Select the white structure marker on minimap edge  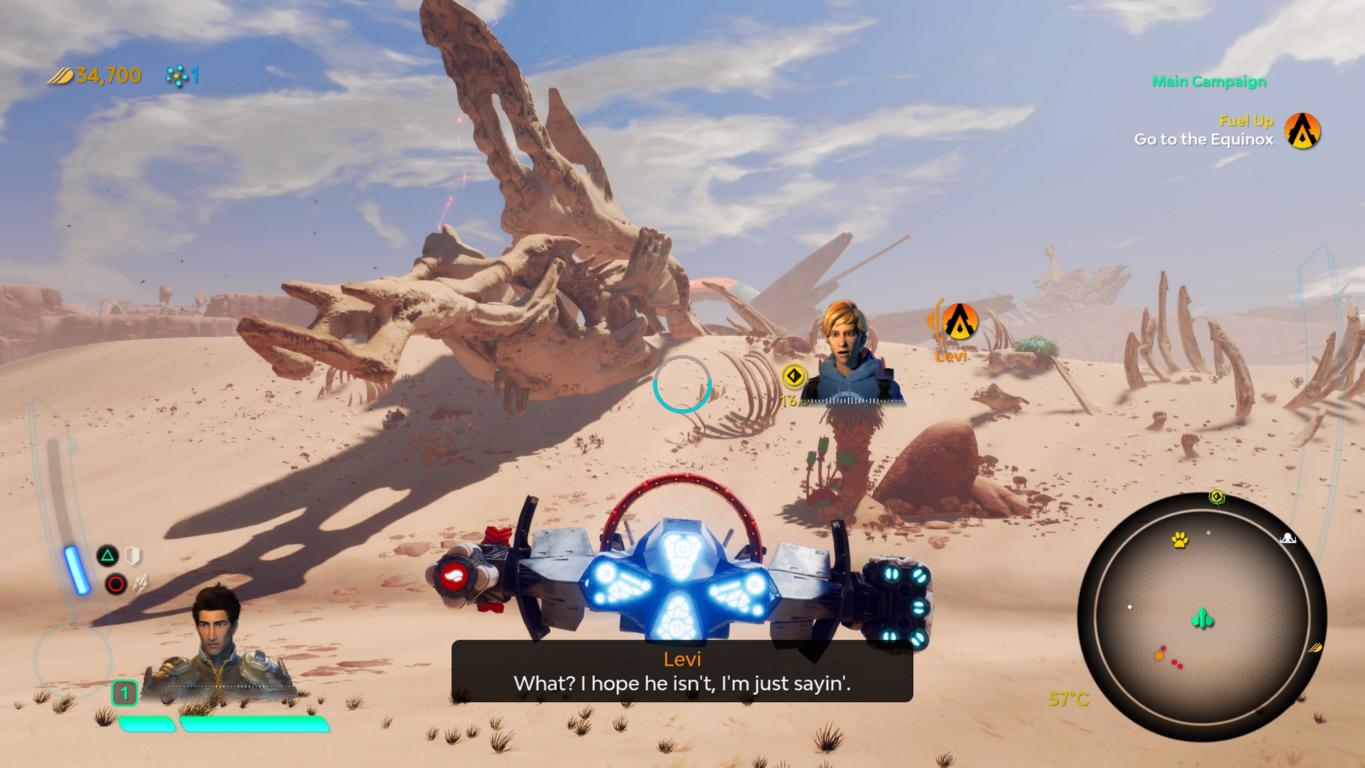(1288, 539)
